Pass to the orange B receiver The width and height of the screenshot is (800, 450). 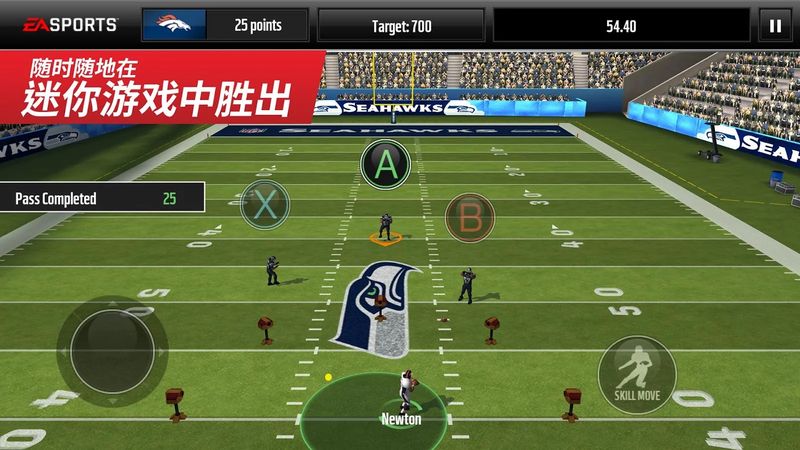(469, 217)
